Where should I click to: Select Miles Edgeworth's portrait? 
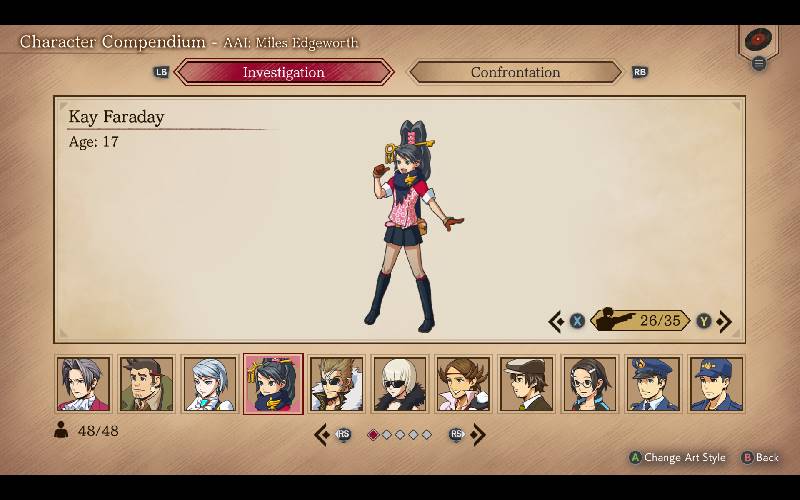83,384
